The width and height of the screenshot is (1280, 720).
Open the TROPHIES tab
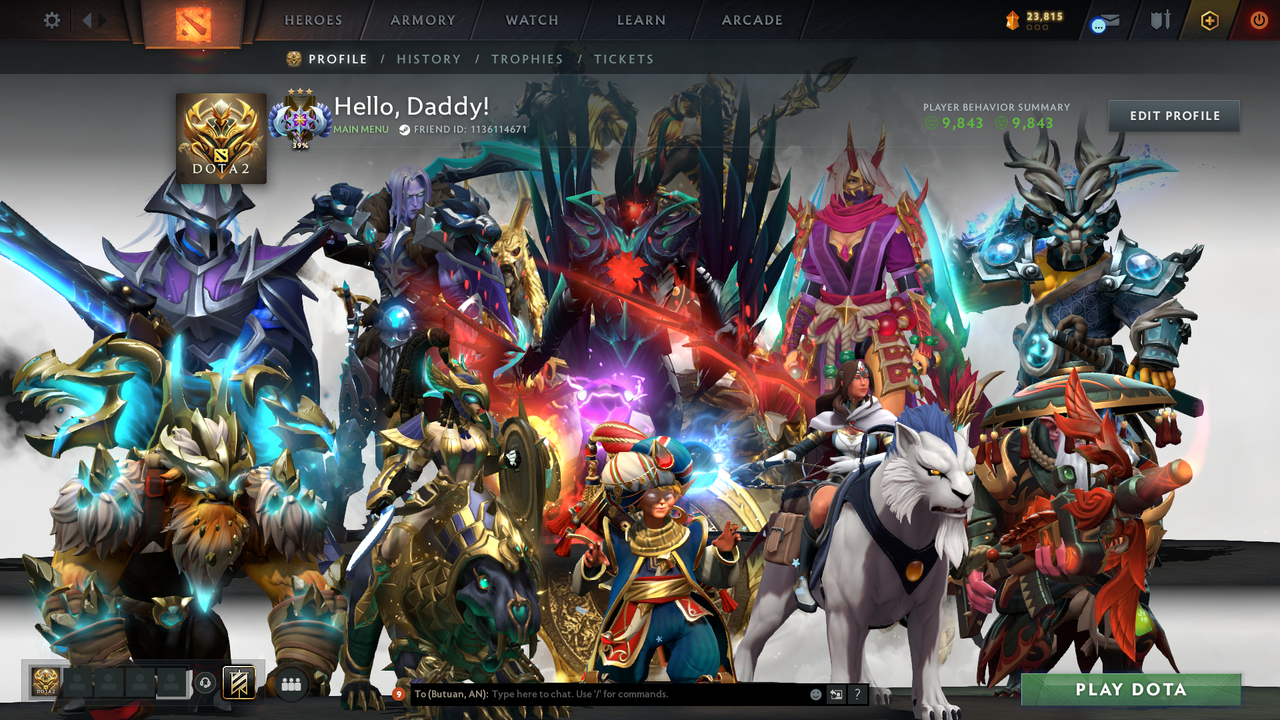[528, 59]
